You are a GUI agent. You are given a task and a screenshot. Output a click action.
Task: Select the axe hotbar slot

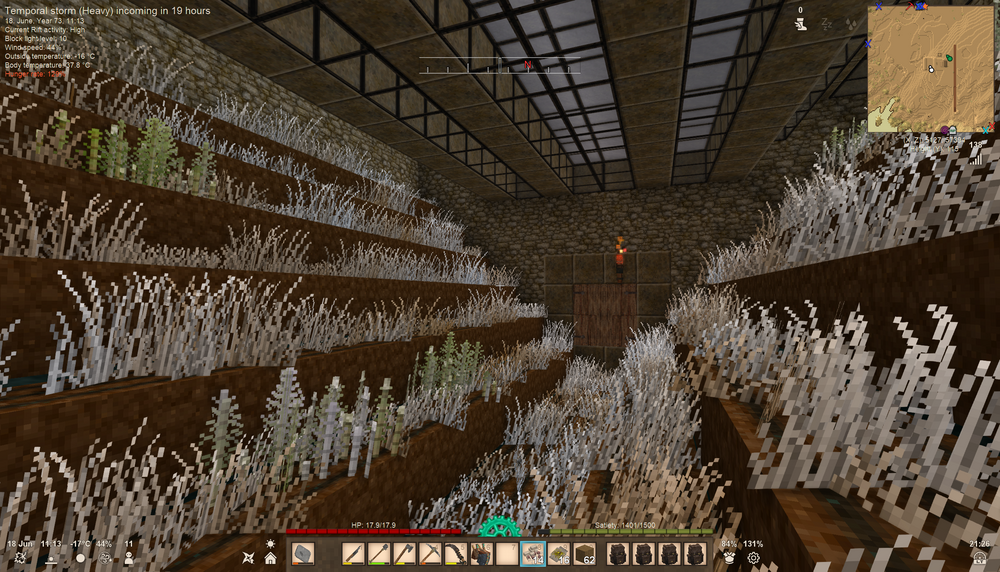coord(405,554)
